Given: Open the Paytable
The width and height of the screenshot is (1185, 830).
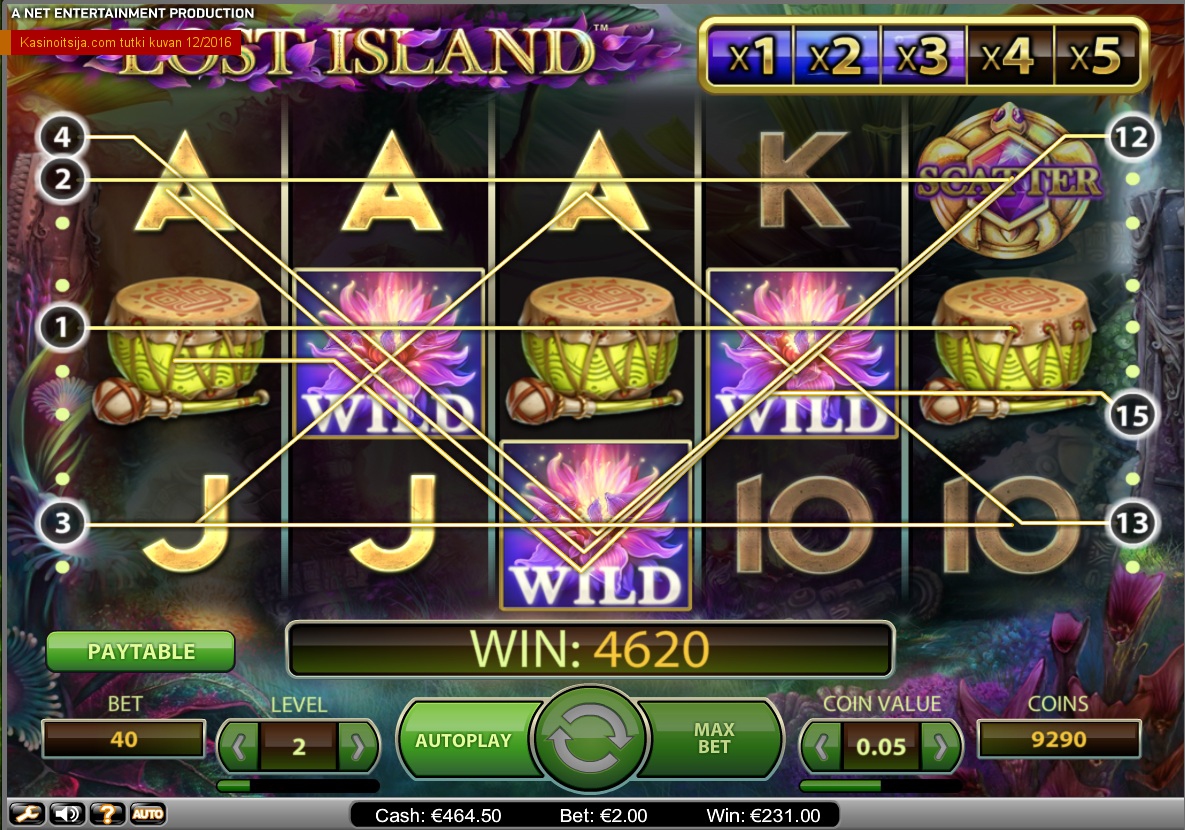Looking at the screenshot, I should [140, 652].
